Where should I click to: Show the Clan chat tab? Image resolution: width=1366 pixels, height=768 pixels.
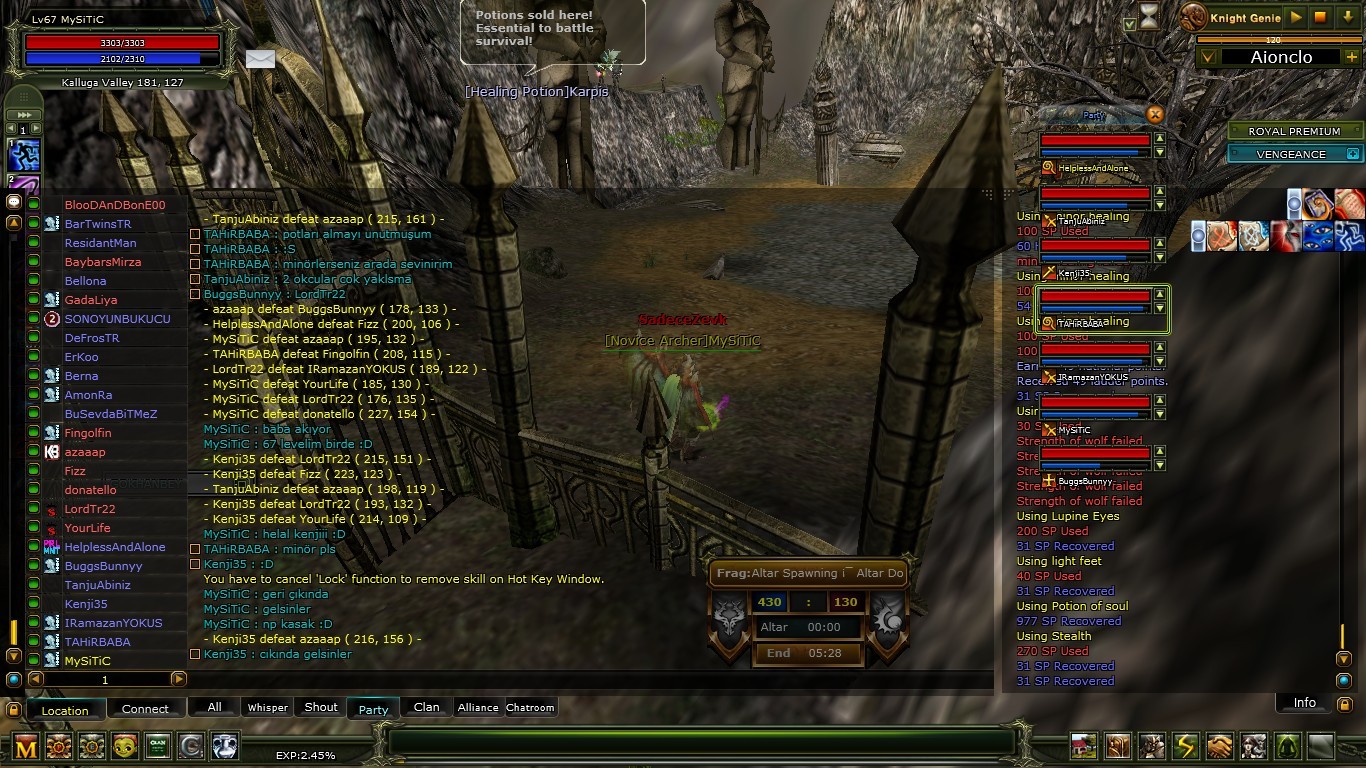pyautogui.click(x=427, y=707)
